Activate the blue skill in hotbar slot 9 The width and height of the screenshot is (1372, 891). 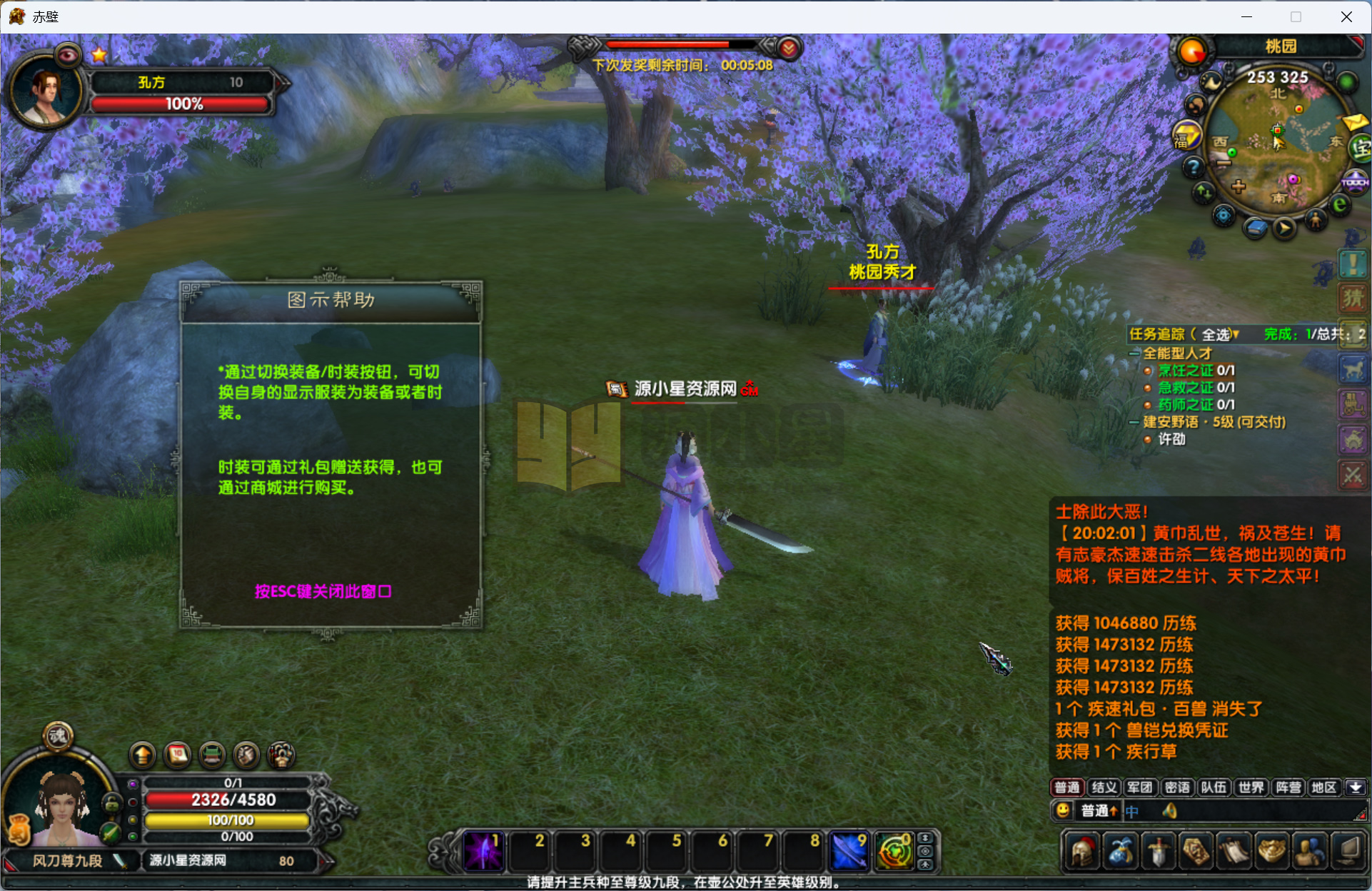pos(849,851)
